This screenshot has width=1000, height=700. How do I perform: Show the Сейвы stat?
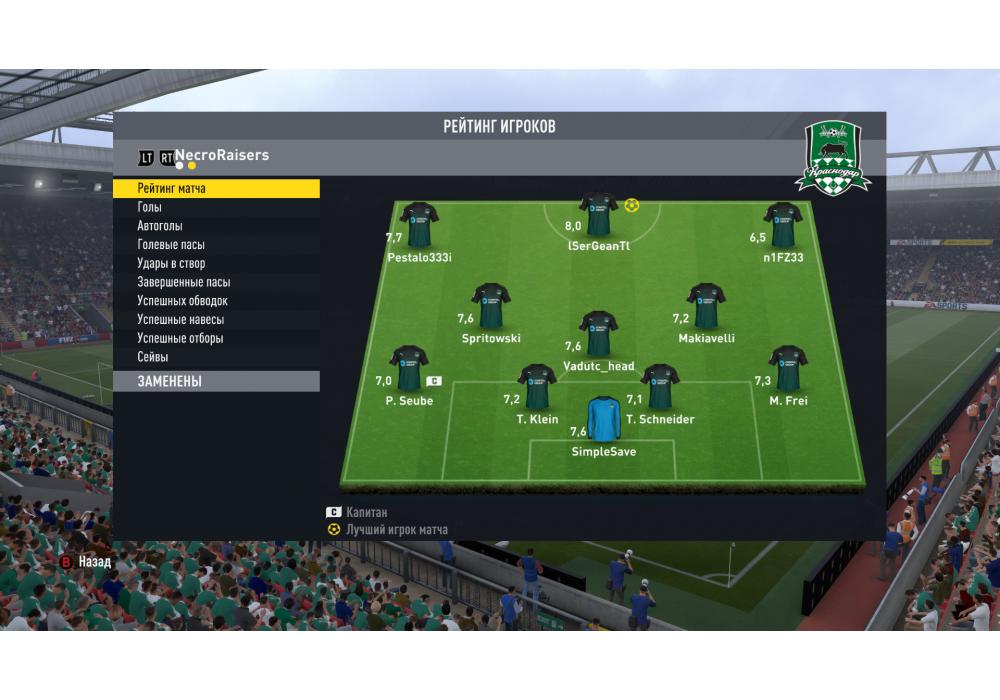216,357
